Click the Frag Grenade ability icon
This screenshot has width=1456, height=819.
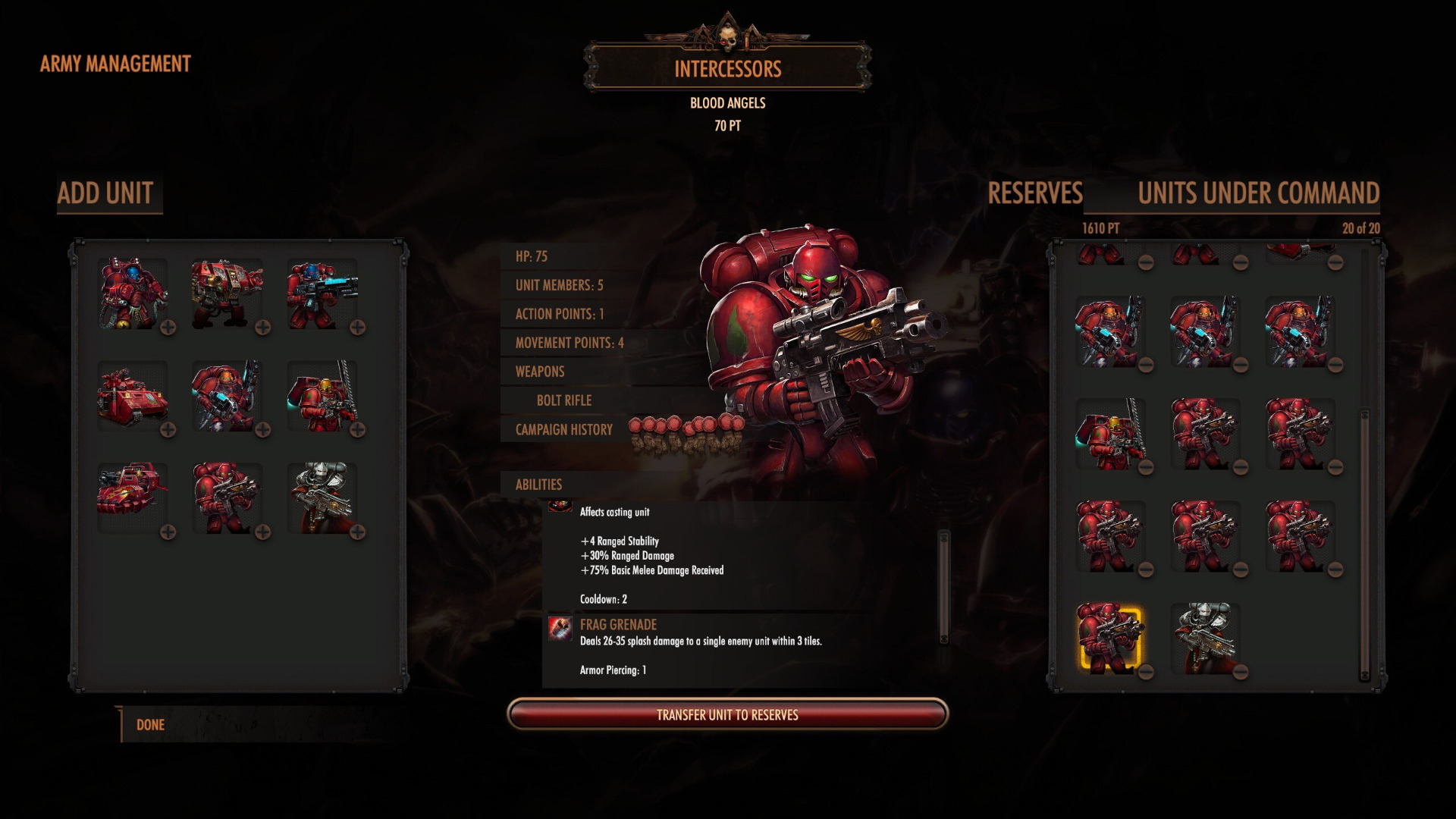(x=560, y=629)
